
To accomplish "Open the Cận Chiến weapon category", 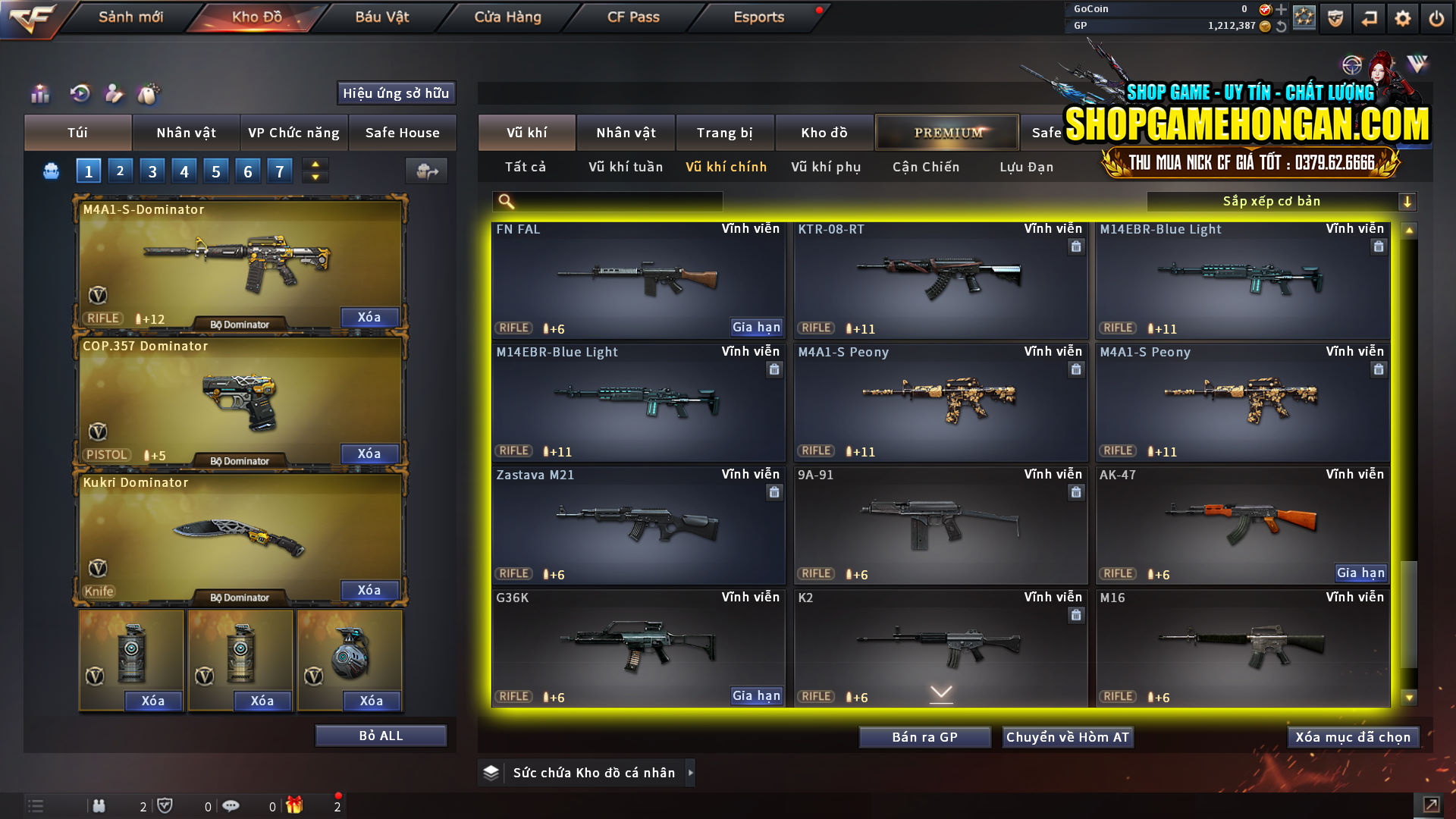I will [x=925, y=167].
